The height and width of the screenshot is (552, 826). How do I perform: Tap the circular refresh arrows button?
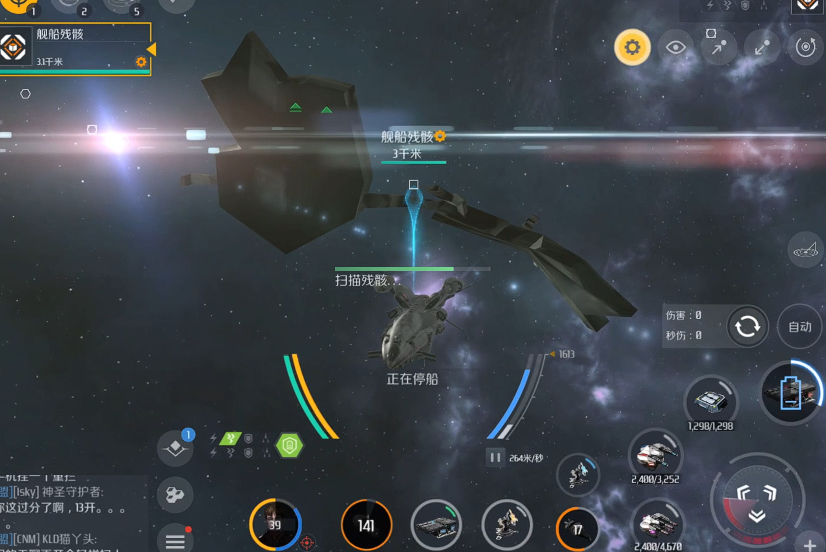pos(747,326)
